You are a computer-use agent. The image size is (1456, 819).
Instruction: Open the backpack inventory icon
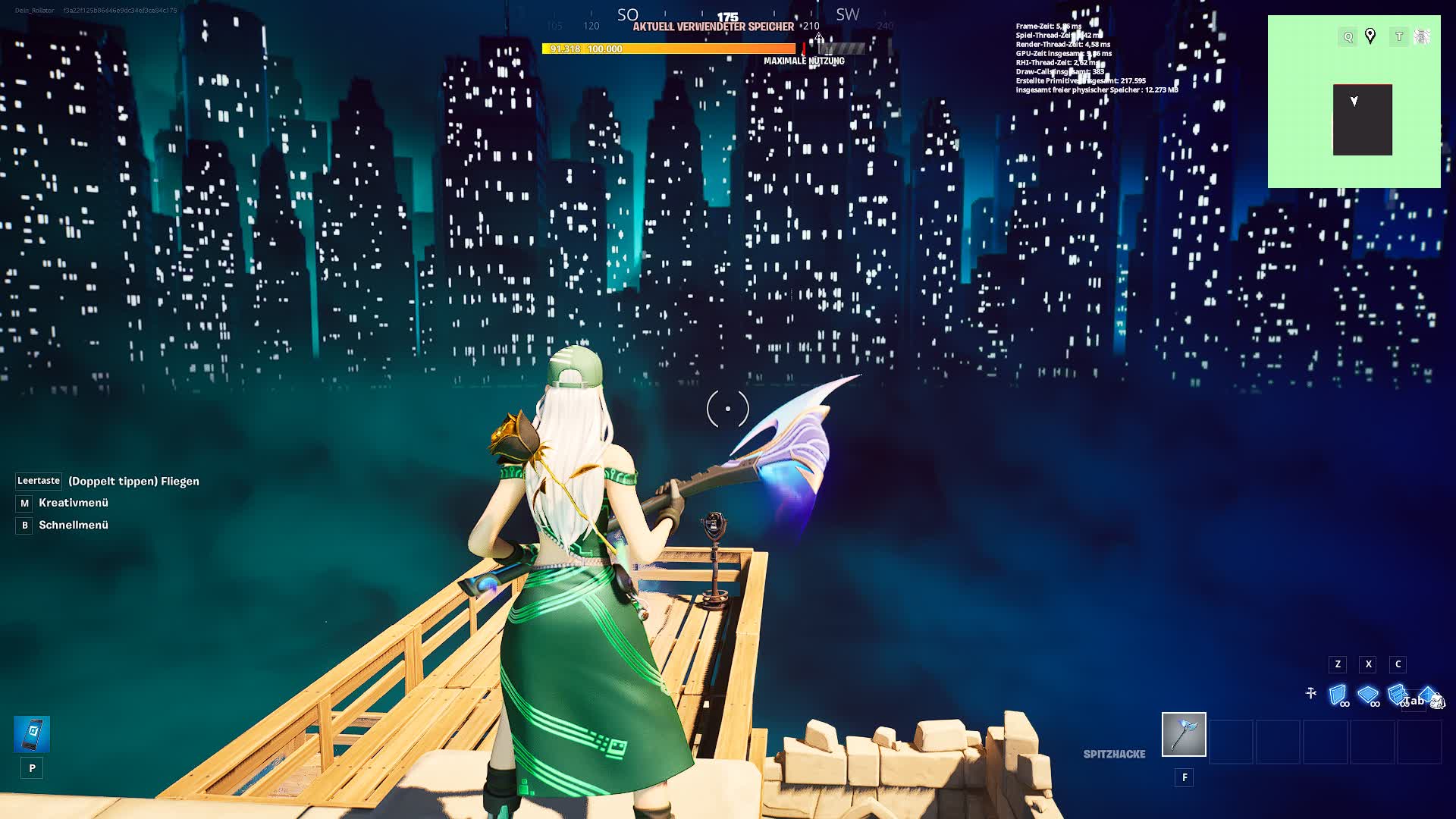(1437, 701)
